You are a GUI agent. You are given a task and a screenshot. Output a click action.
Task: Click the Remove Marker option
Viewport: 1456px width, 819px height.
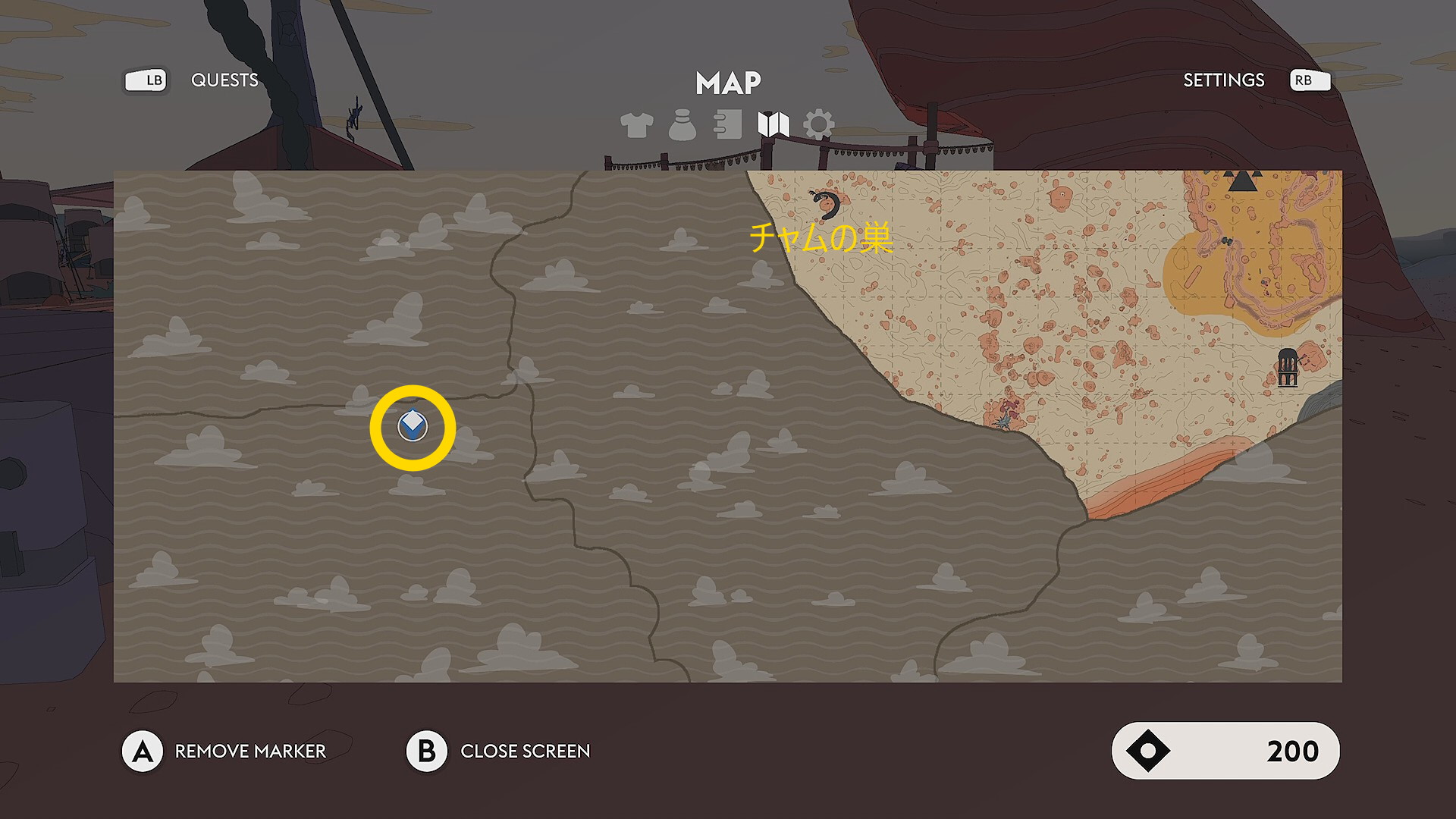tap(249, 751)
